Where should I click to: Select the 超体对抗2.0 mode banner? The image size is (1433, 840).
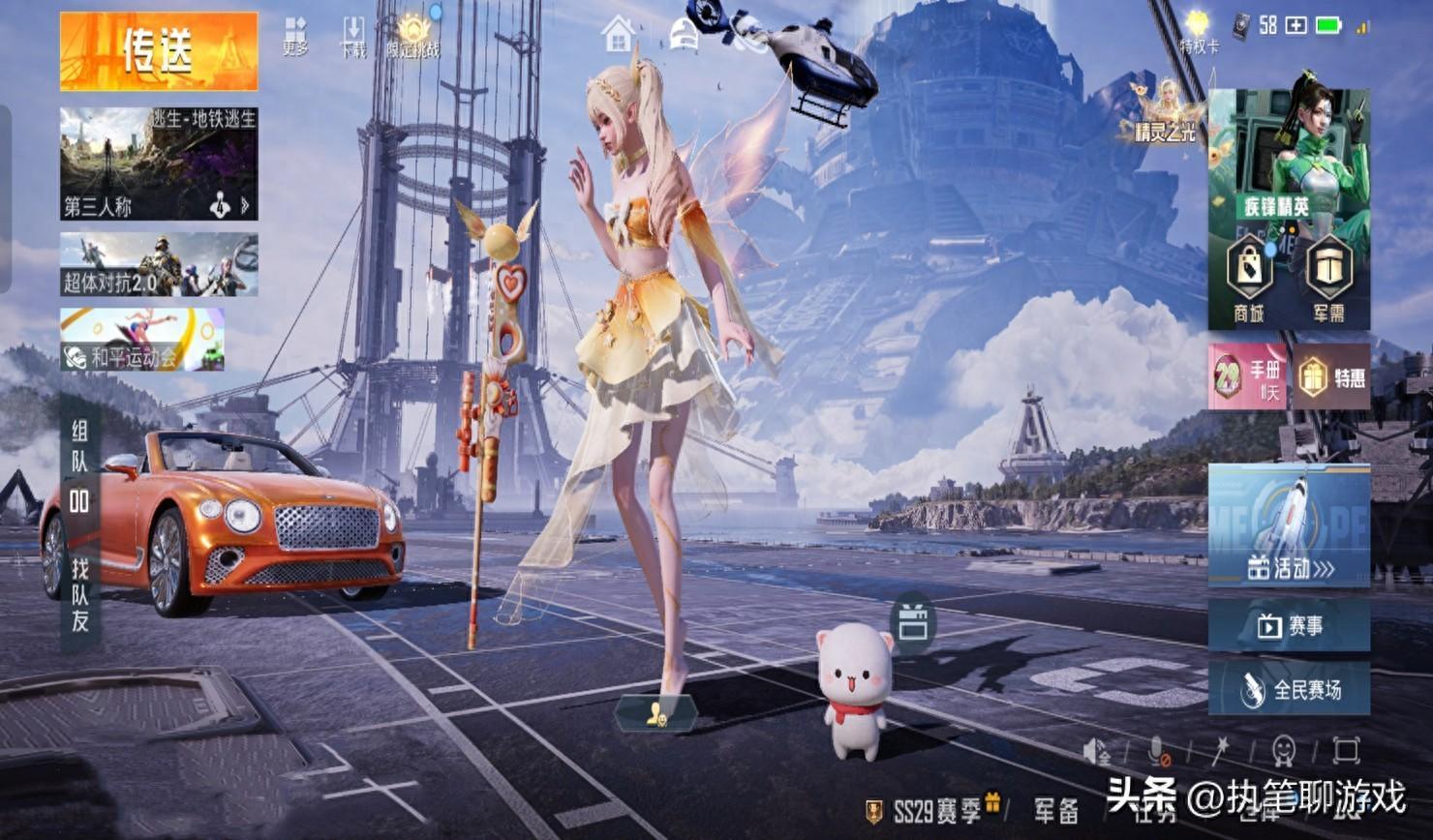coord(159,264)
